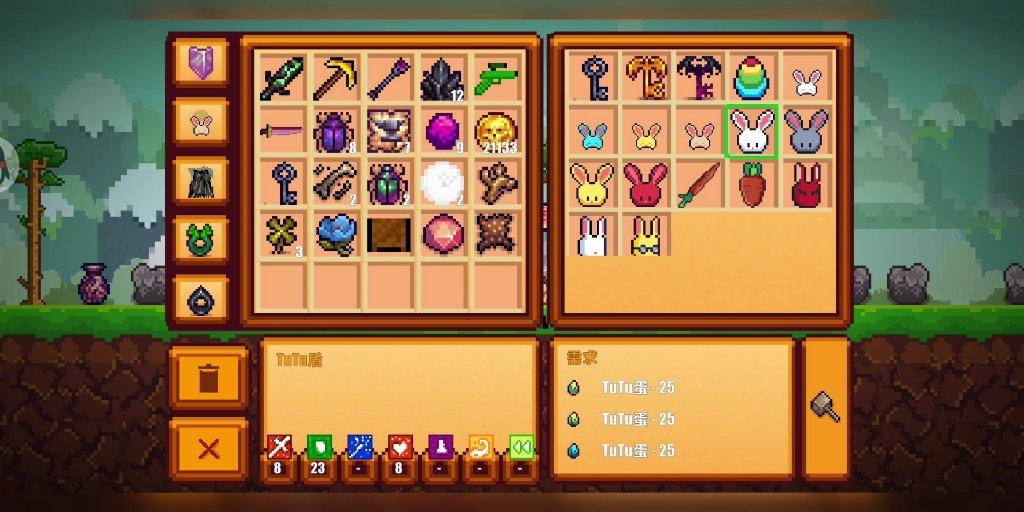Choose the blue flower inventory item
Viewport: 1024px width, 512px height.
pos(337,235)
